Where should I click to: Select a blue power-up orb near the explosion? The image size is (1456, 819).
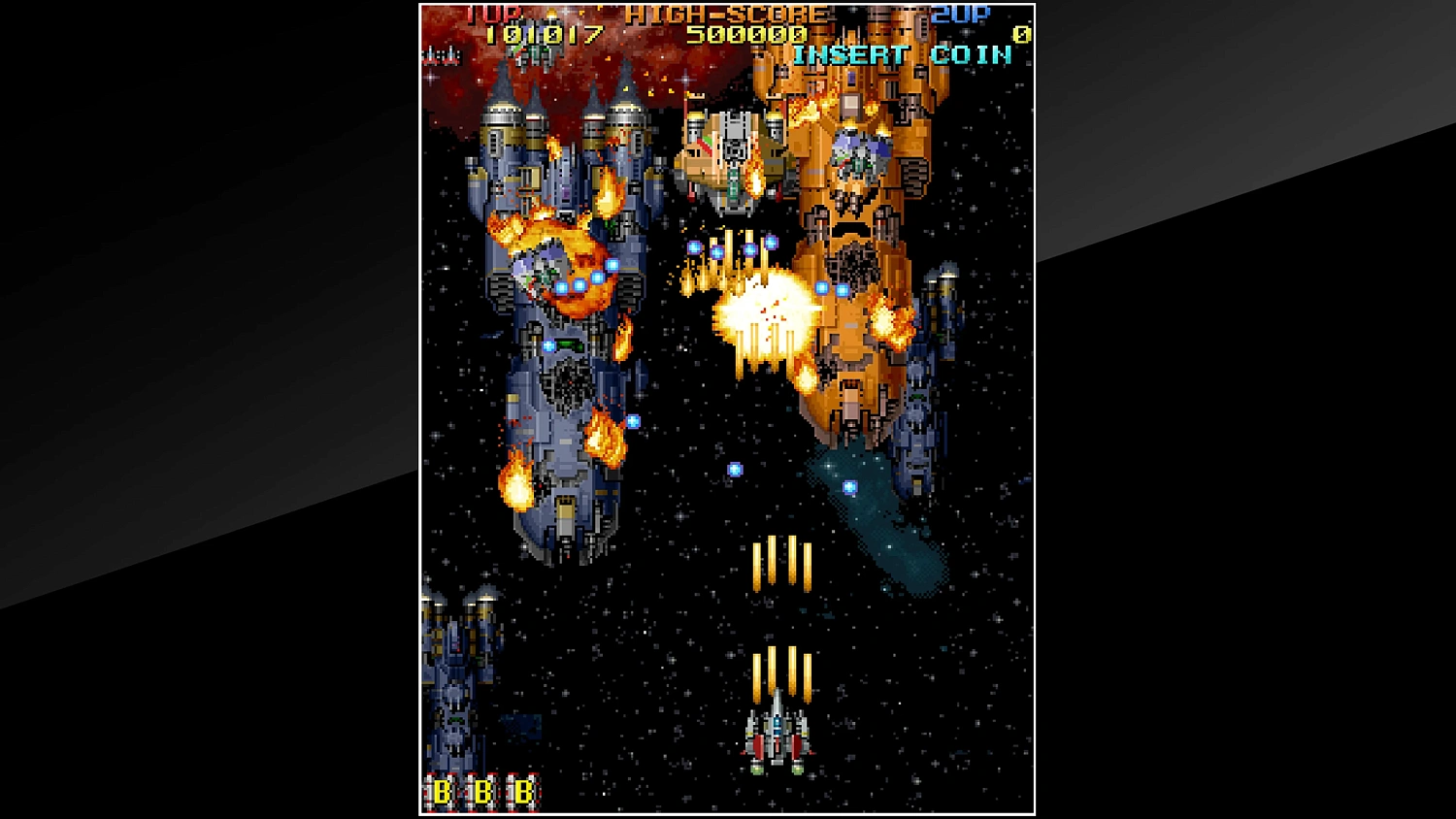pos(824,286)
